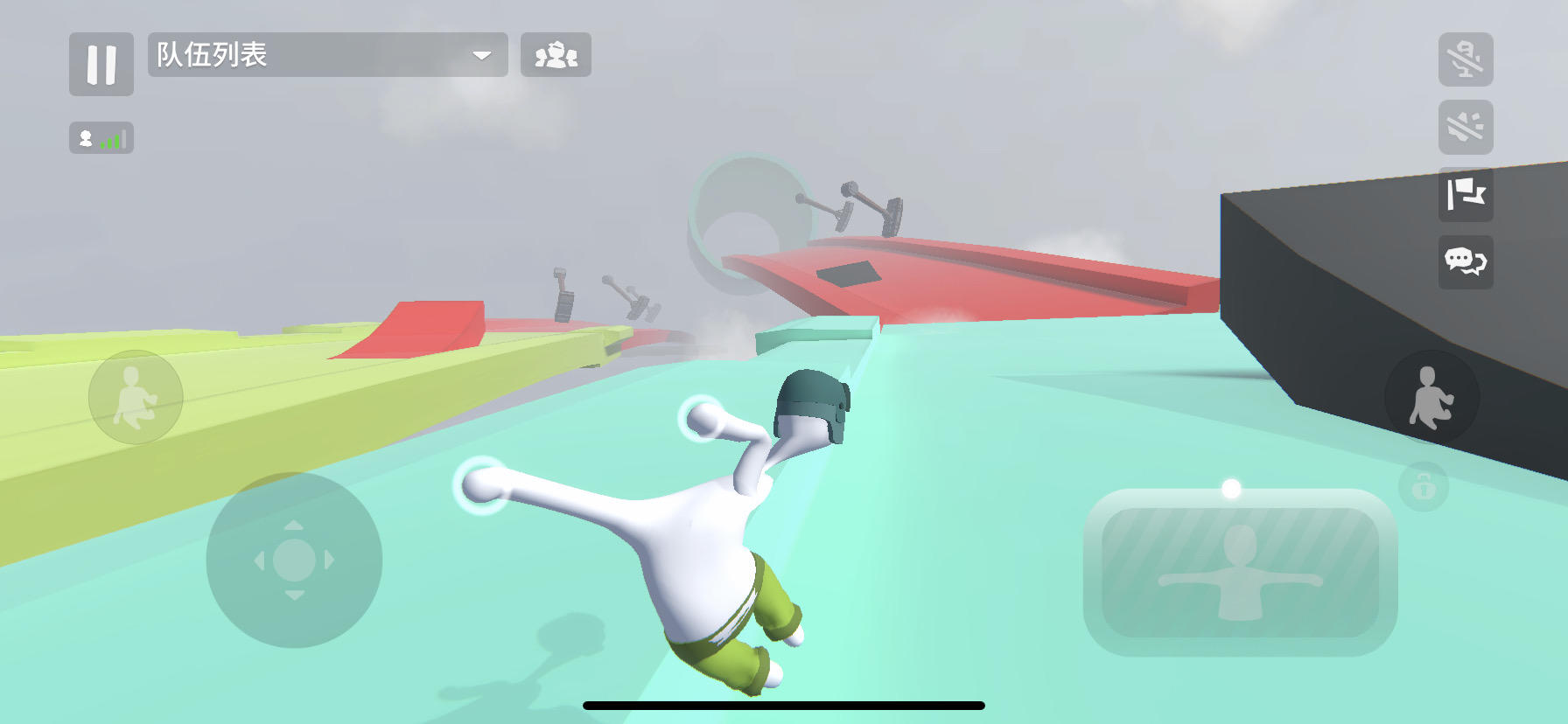
Task: Unmute voice chat via the crossed-mic toggle
Action: [x=1466, y=57]
